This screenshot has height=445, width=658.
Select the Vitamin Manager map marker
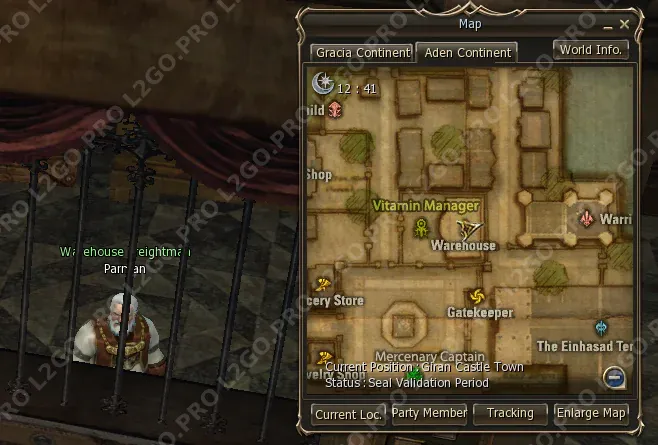[x=422, y=228]
